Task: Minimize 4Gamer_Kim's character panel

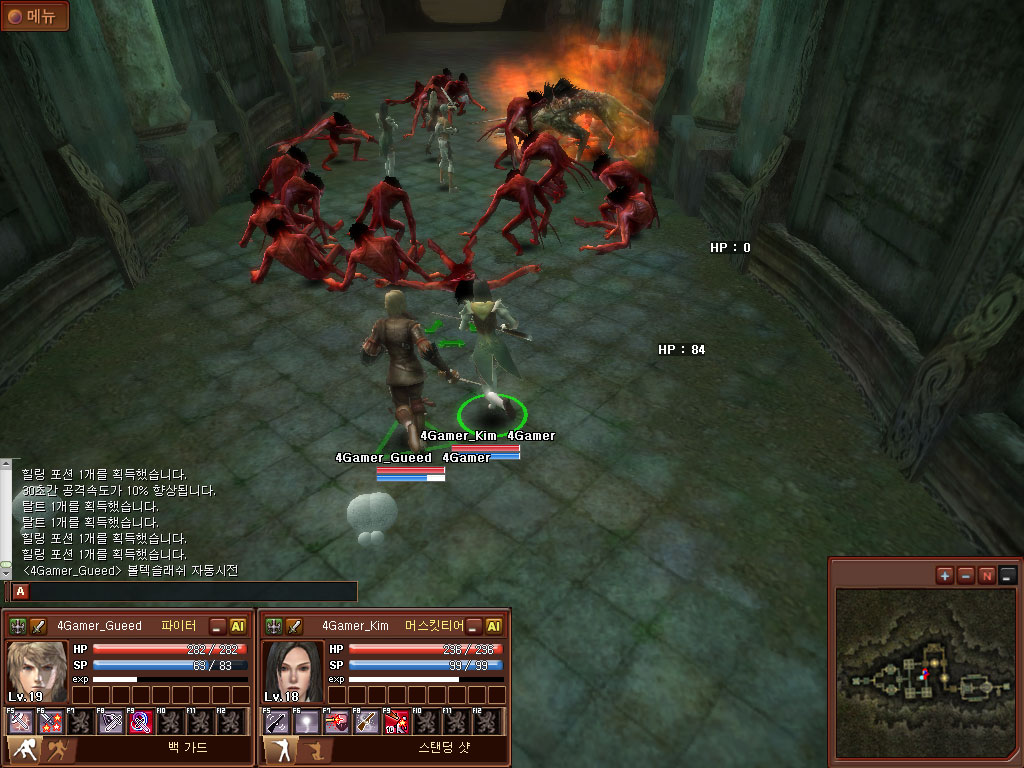Action: coord(474,626)
